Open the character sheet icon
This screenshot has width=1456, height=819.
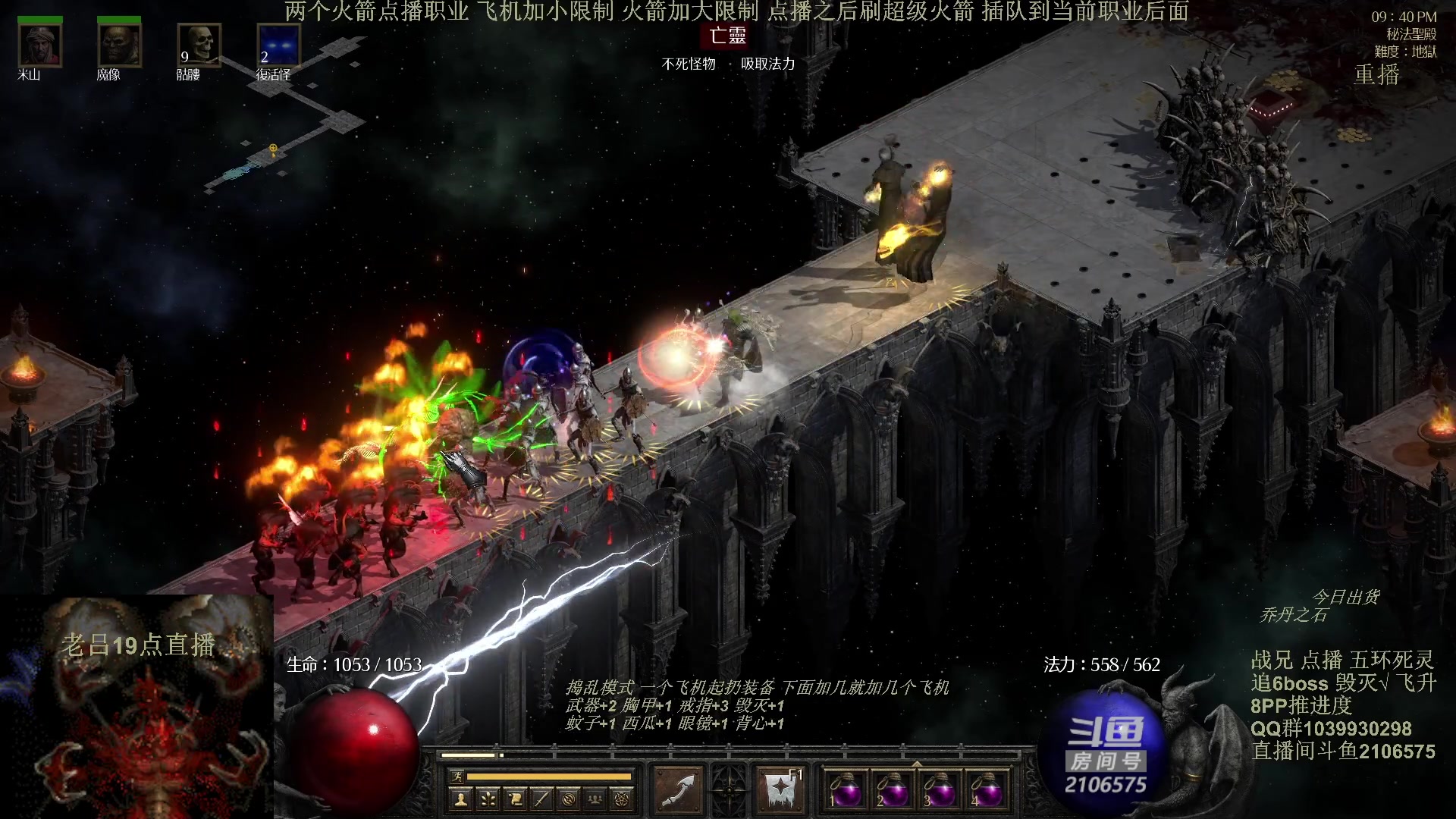coord(460,799)
